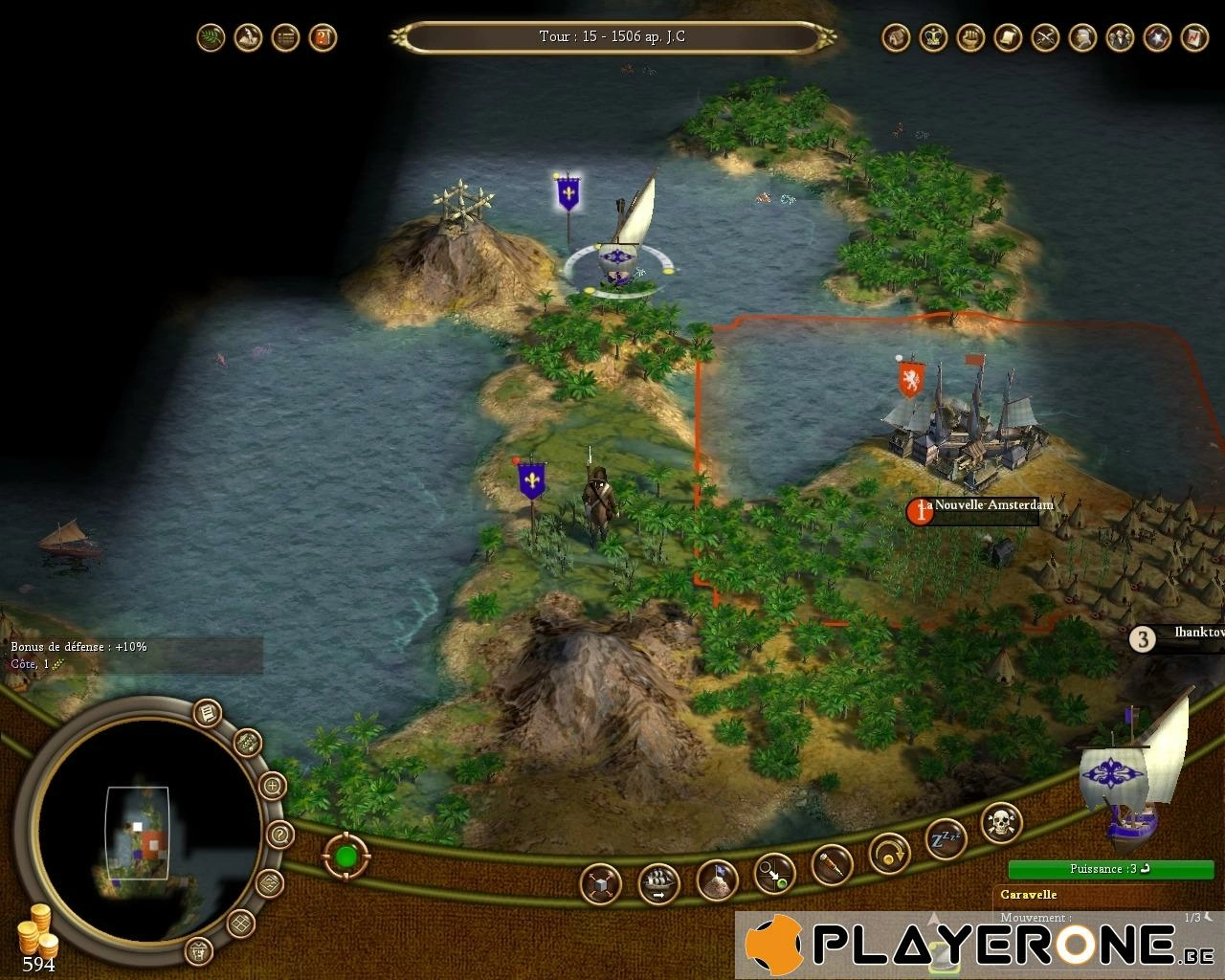Viewport: 1225px width, 980px height.
Task: Open the raised fist revolution advisor
Action: 969,38
